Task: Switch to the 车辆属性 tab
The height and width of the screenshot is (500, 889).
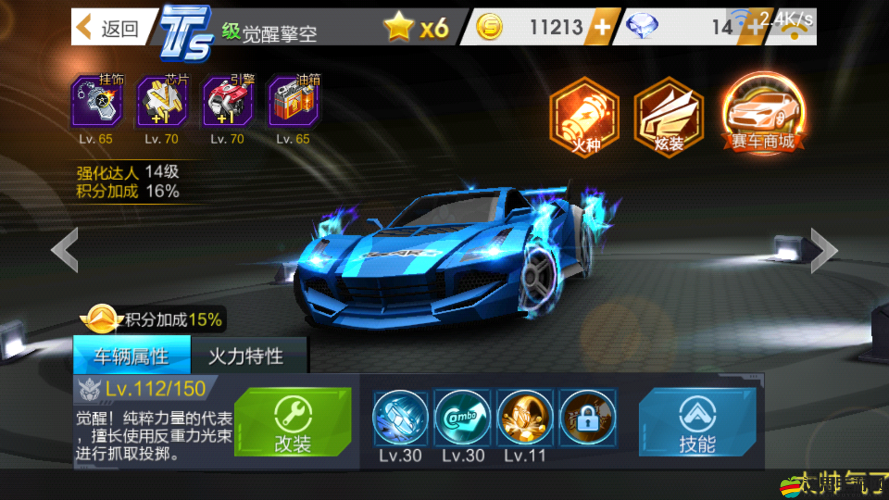Action: pos(131,356)
